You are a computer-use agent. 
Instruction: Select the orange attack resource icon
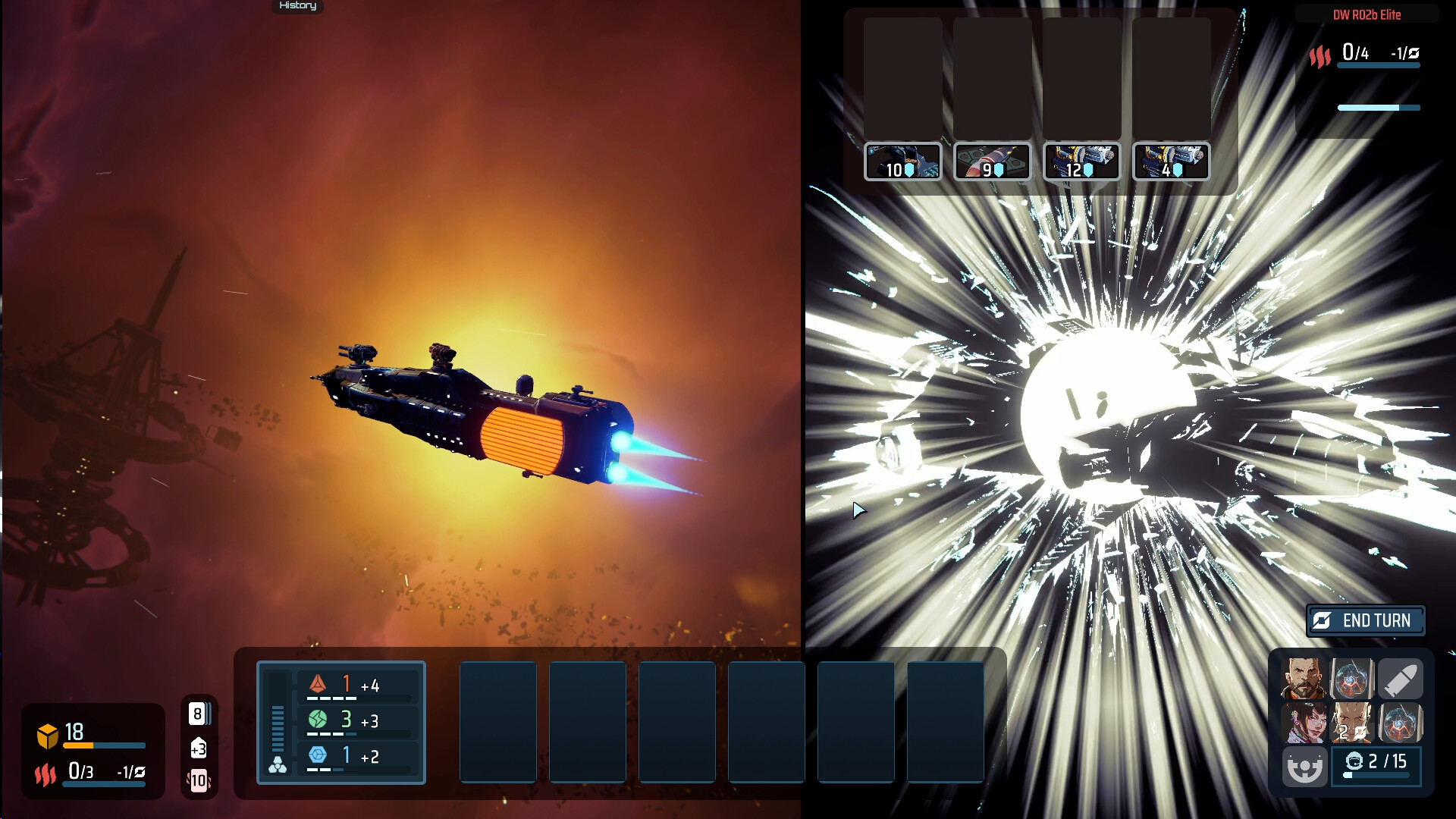click(x=320, y=683)
